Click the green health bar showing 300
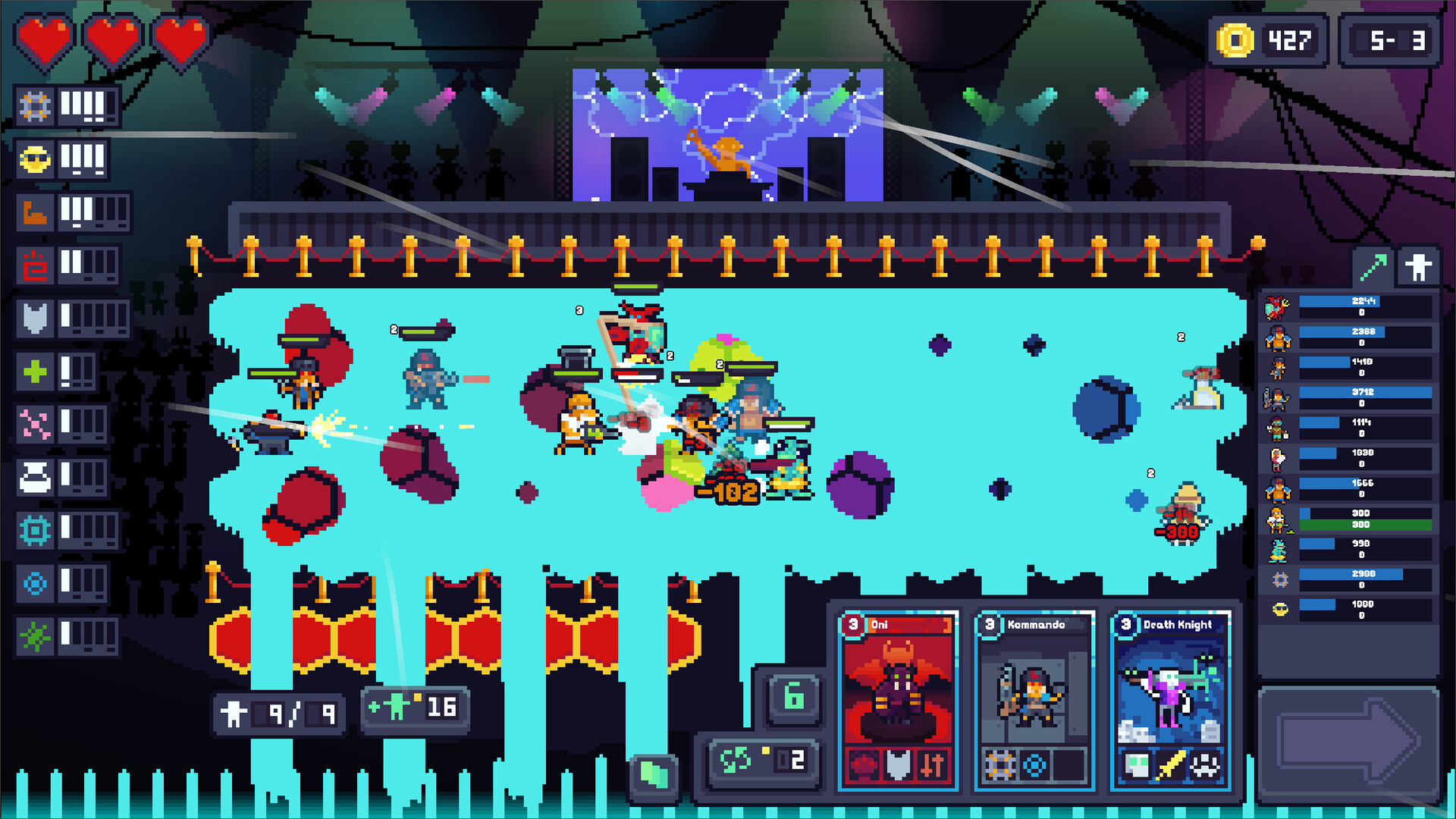Viewport: 1456px width, 819px height. (1362, 525)
